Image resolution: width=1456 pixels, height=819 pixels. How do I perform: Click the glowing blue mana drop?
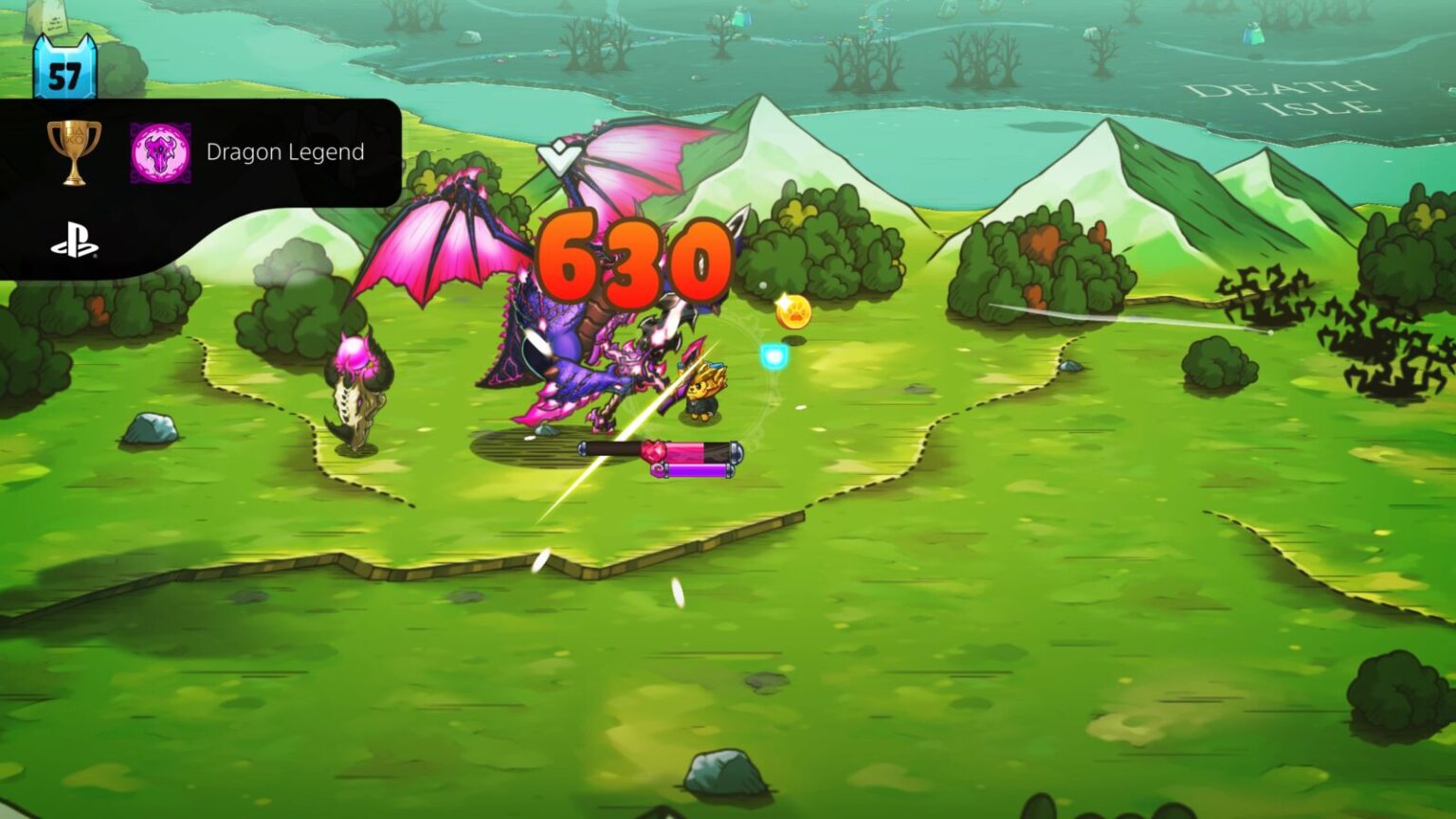click(773, 355)
